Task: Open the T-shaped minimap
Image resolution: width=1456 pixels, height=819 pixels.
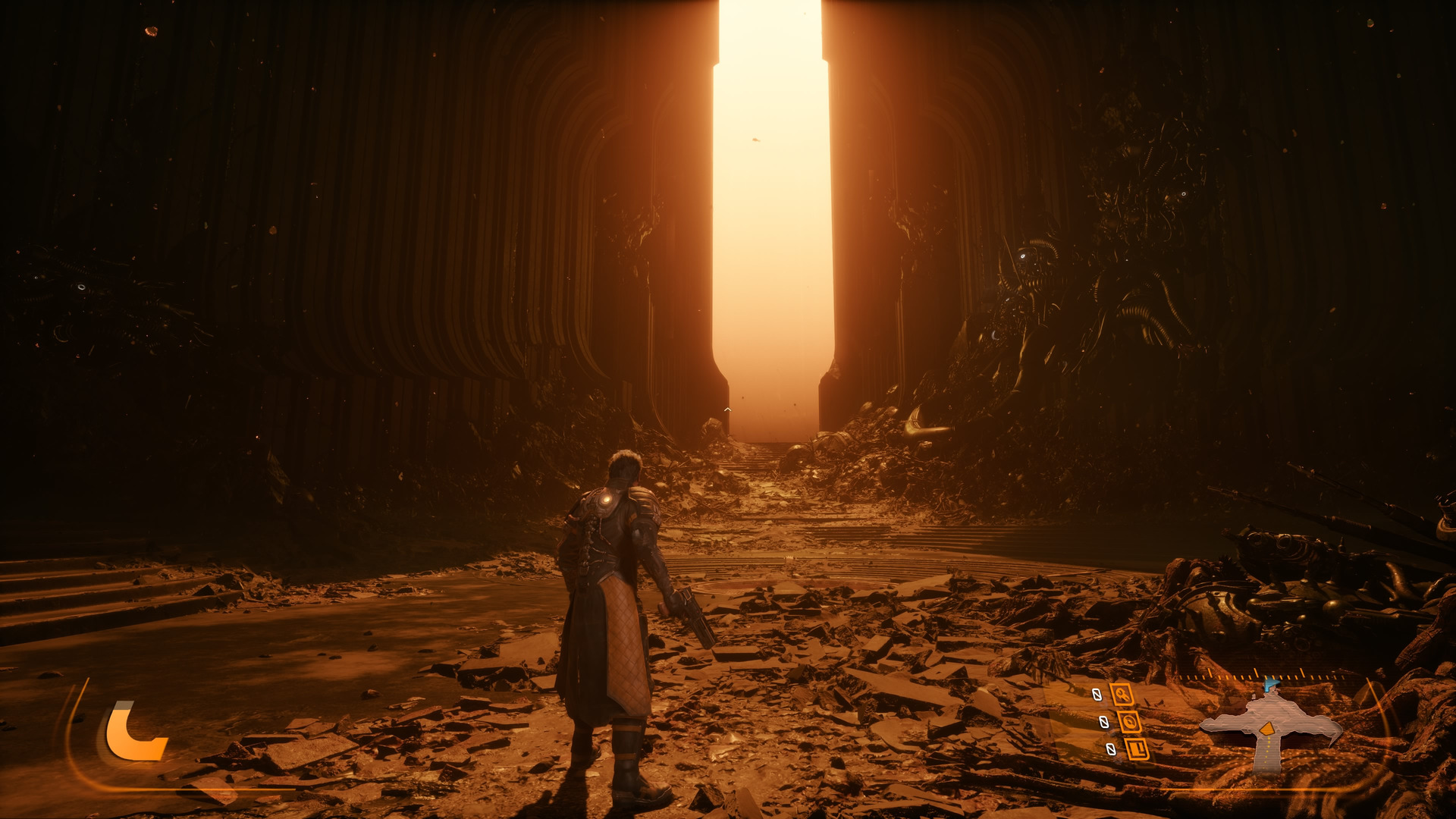Action: tap(1268, 726)
